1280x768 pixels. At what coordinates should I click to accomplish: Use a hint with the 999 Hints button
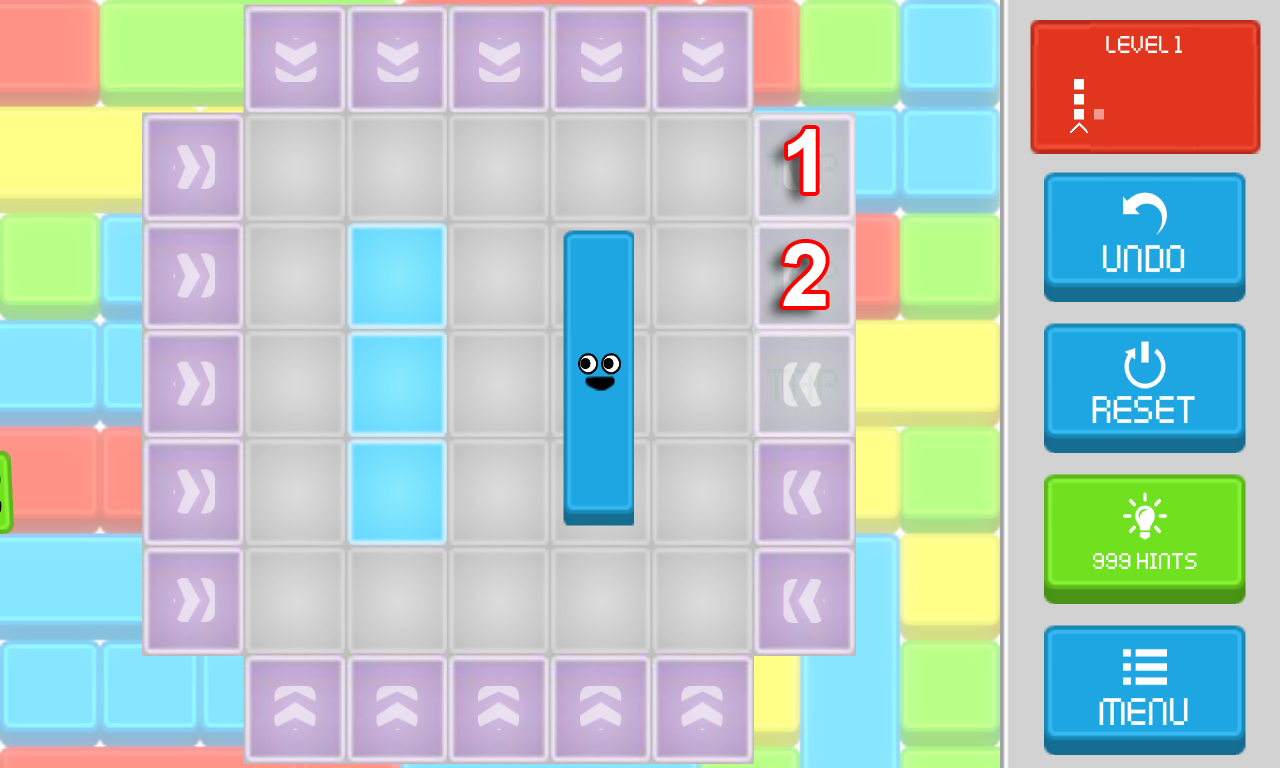(x=1144, y=539)
